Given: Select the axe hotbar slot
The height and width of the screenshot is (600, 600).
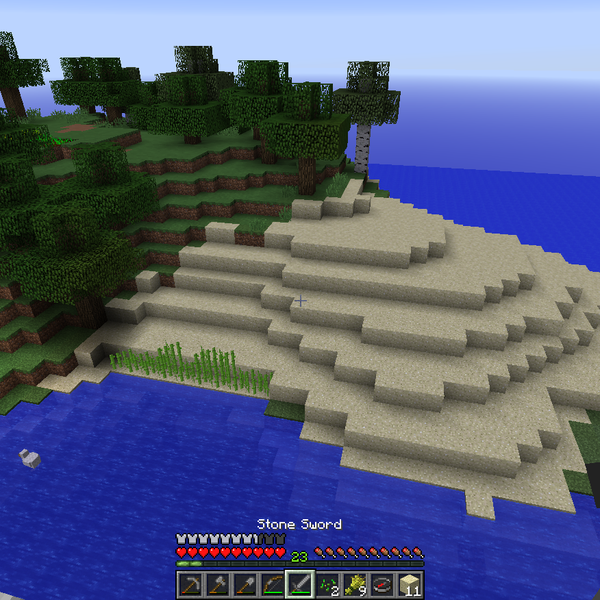Looking at the screenshot, I should pyautogui.click(x=217, y=584).
